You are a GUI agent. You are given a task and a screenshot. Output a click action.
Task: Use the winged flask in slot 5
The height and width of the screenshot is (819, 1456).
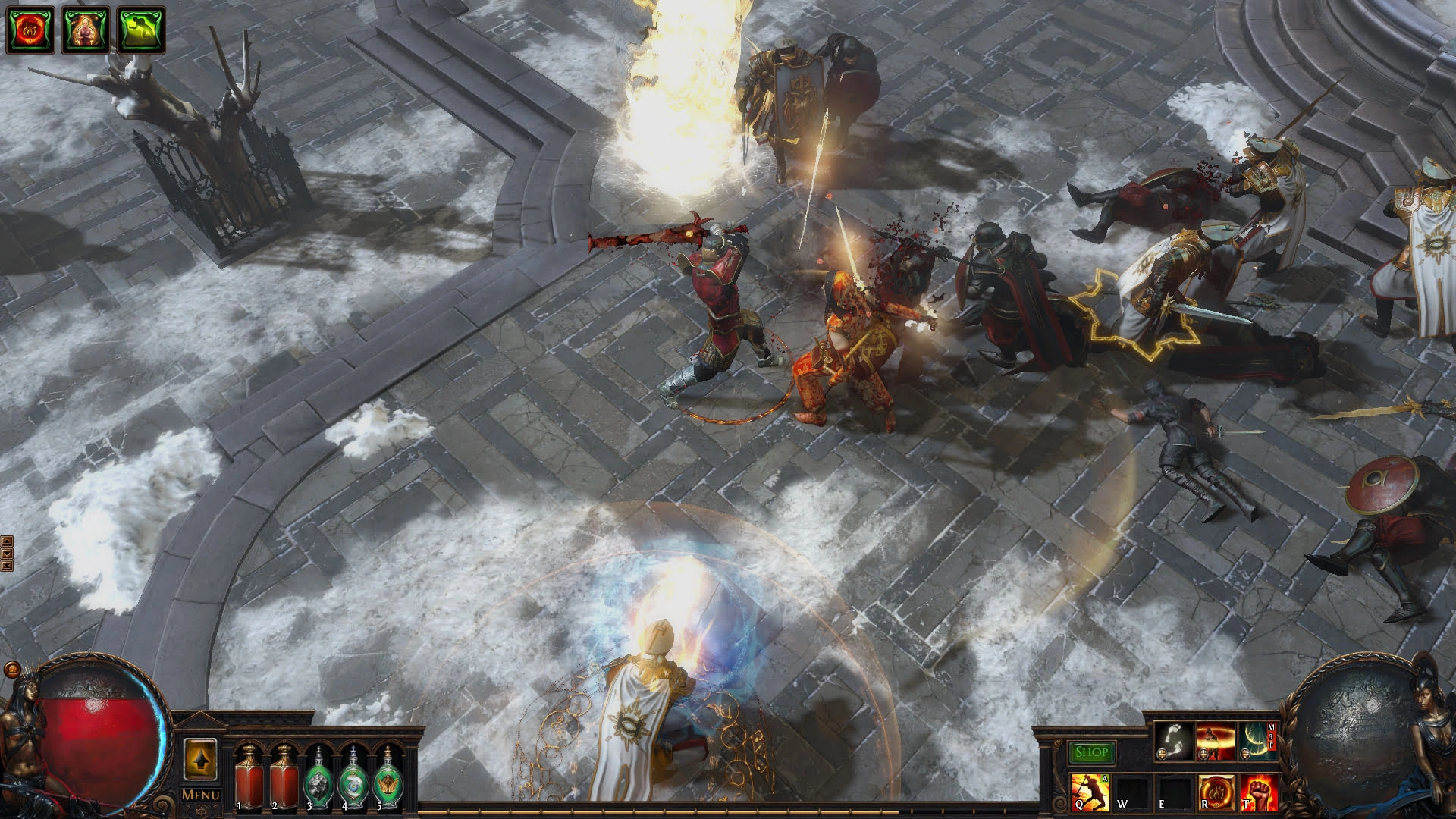[388, 778]
